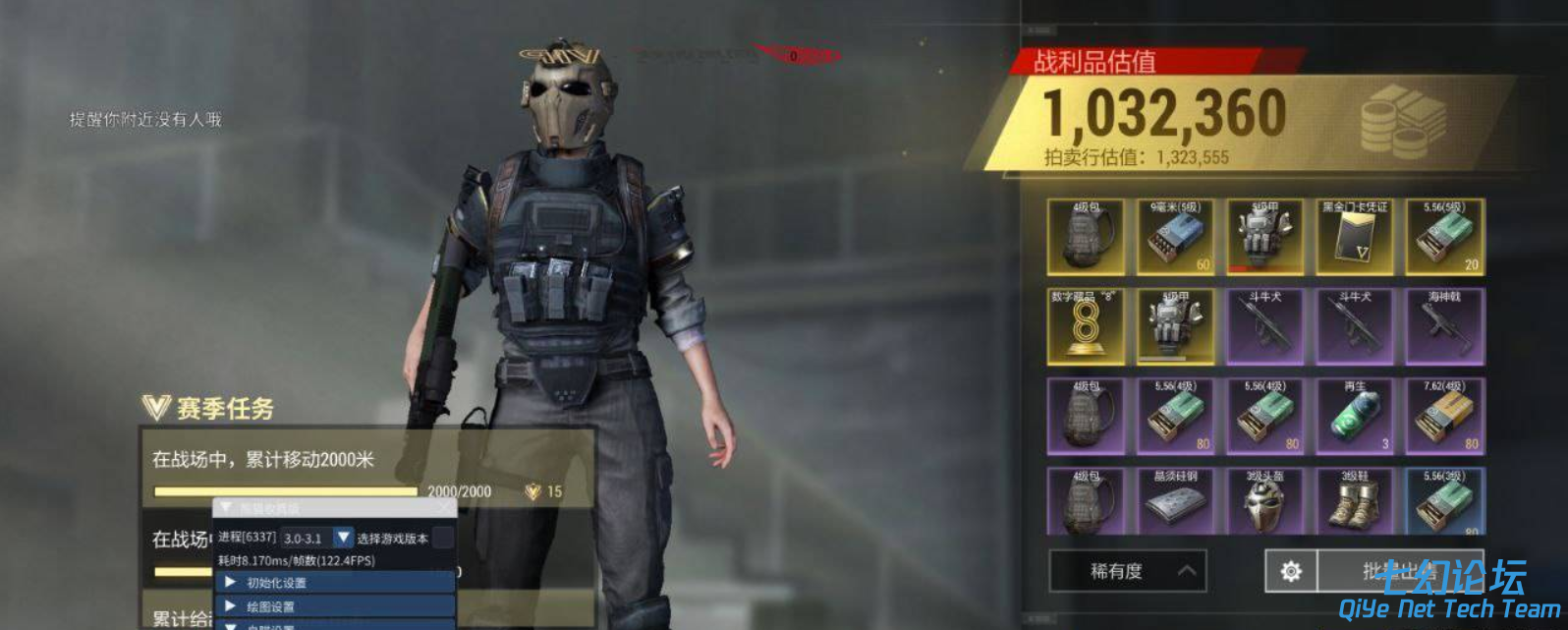Expand the 初始化设置 overlay section

334,583
